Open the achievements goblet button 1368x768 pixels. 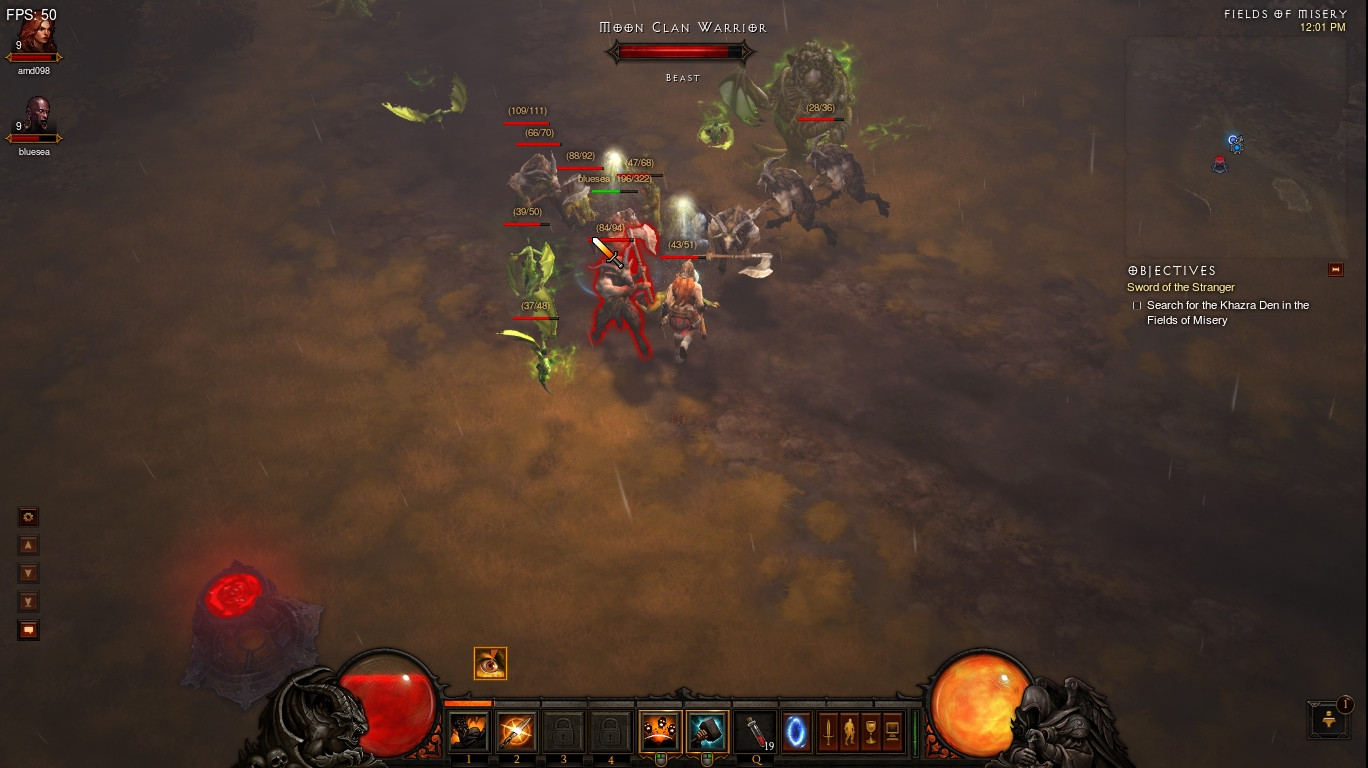[870, 733]
